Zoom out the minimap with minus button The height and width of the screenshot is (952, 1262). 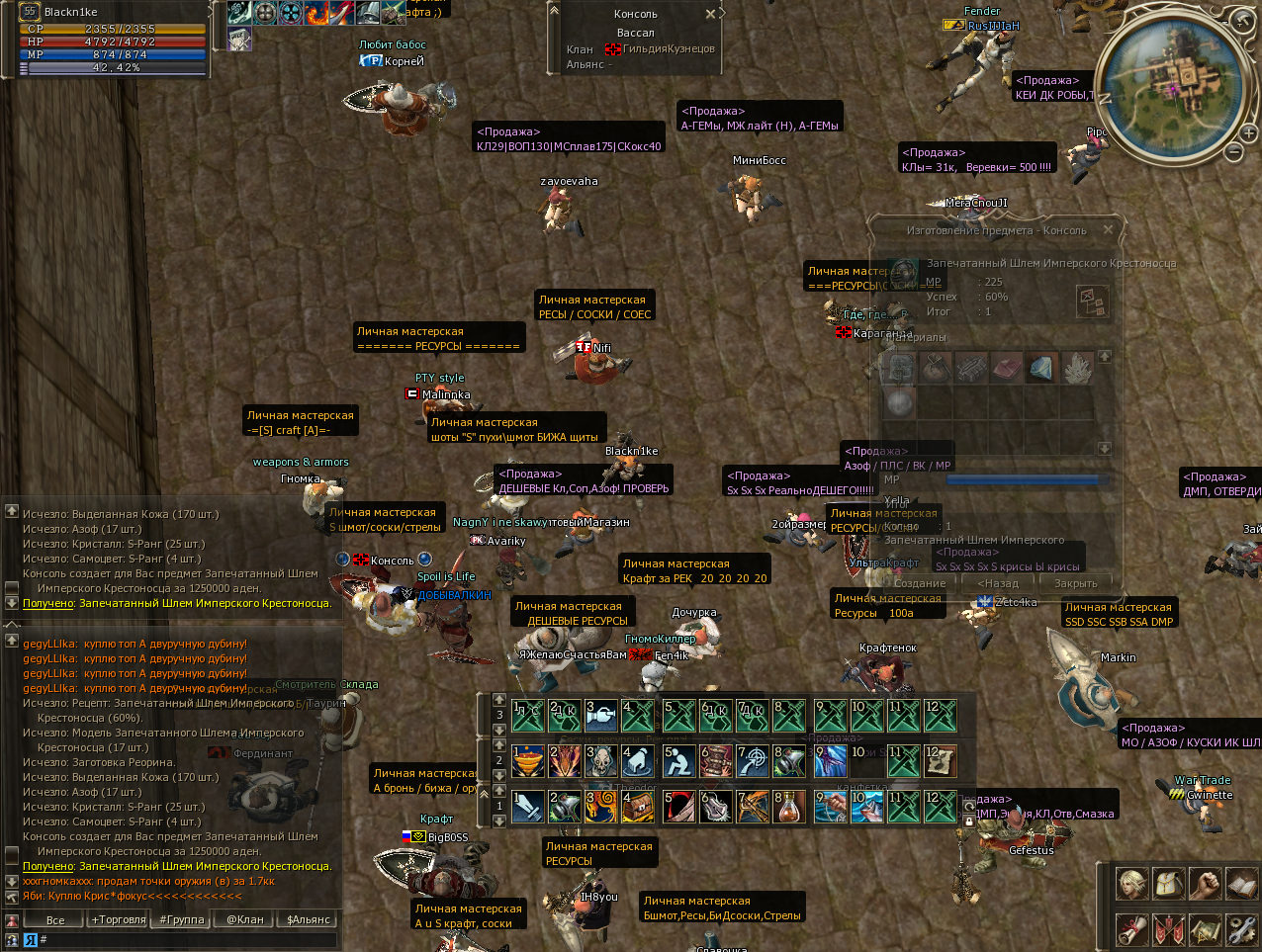(x=1234, y=152)
